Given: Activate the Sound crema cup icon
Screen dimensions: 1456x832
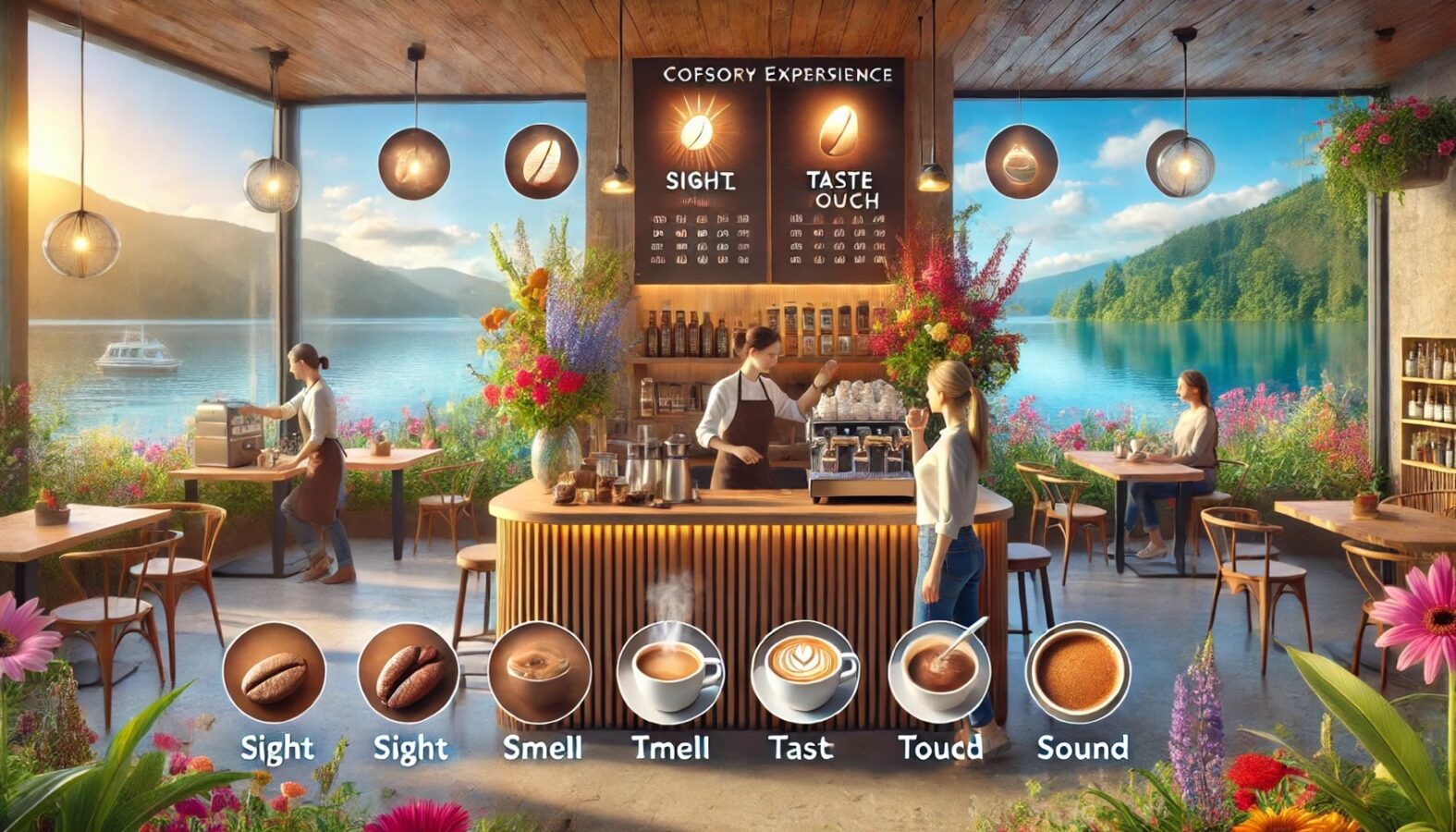Looking at the screenshot, I should 1079,672.
